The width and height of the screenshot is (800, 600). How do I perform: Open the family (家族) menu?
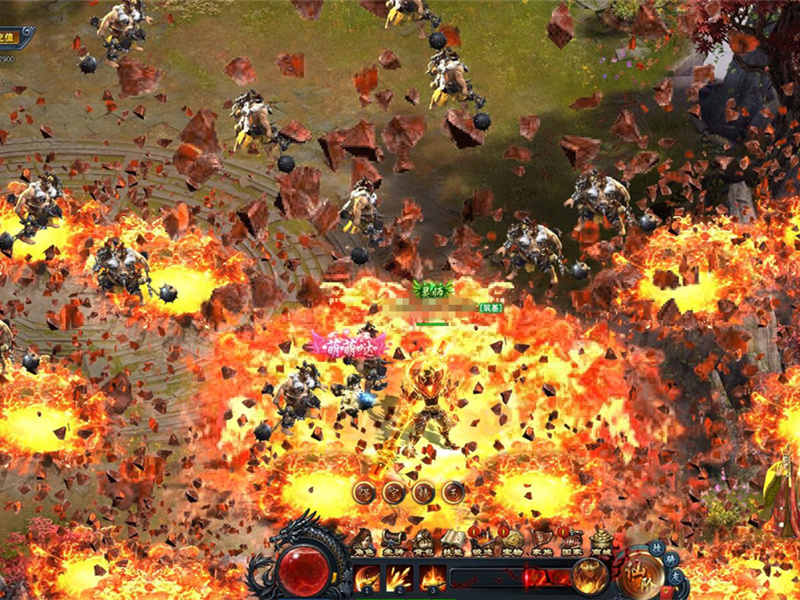(542, 541)
